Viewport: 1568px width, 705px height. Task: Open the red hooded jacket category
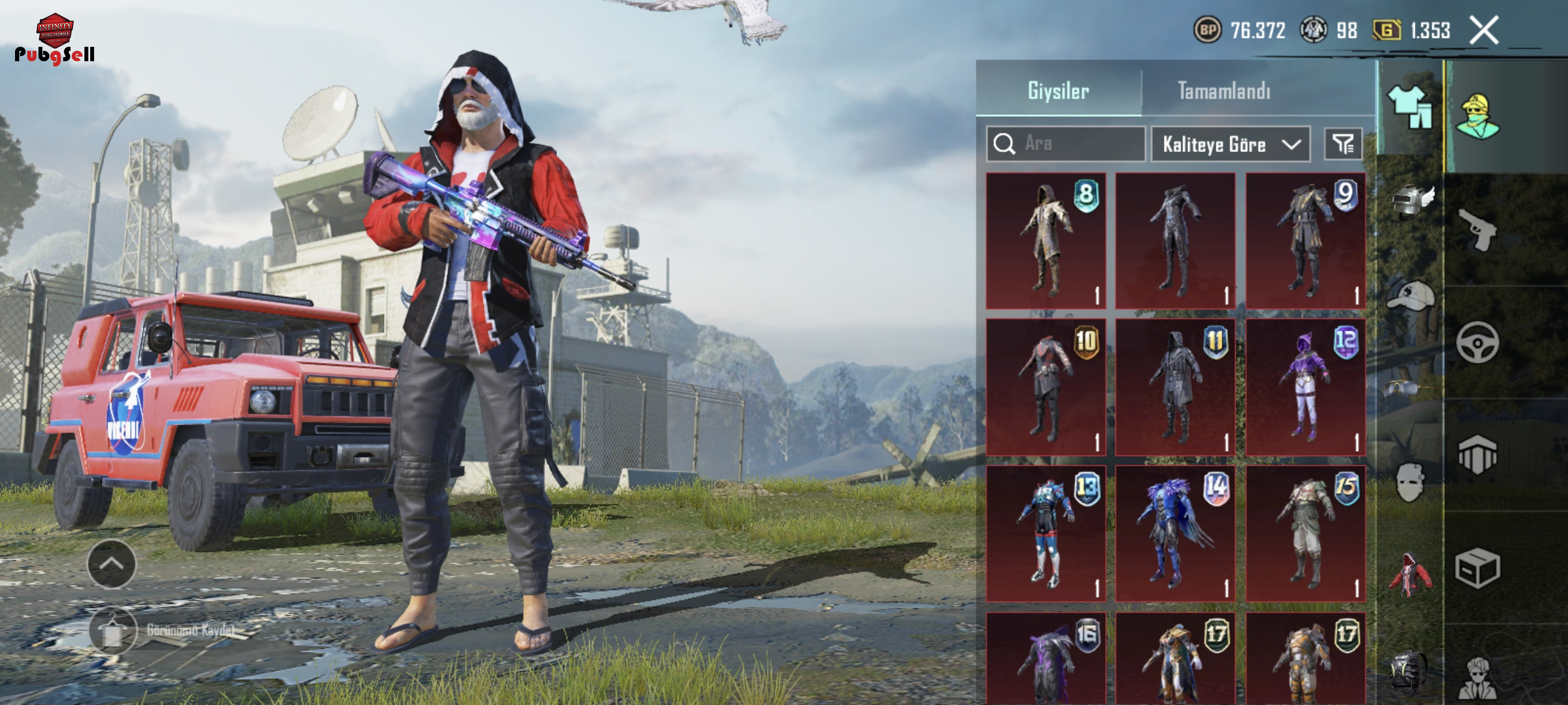[x=1411, y=574]
